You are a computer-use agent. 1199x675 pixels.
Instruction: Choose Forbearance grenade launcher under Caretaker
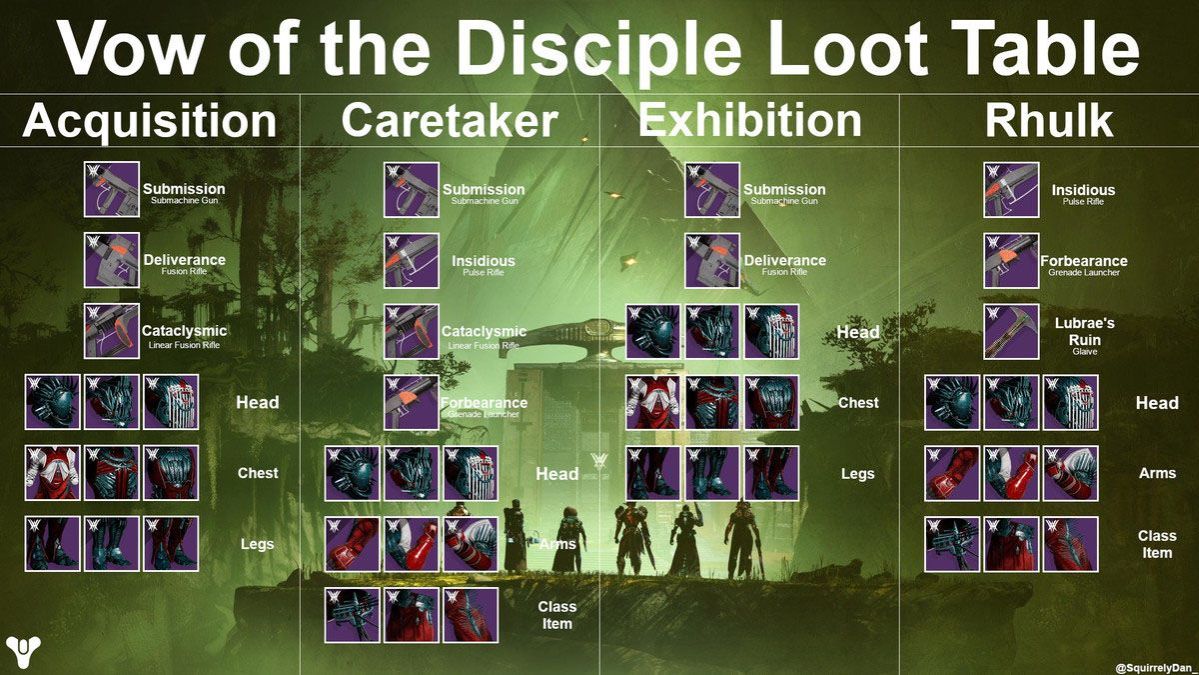411,402
